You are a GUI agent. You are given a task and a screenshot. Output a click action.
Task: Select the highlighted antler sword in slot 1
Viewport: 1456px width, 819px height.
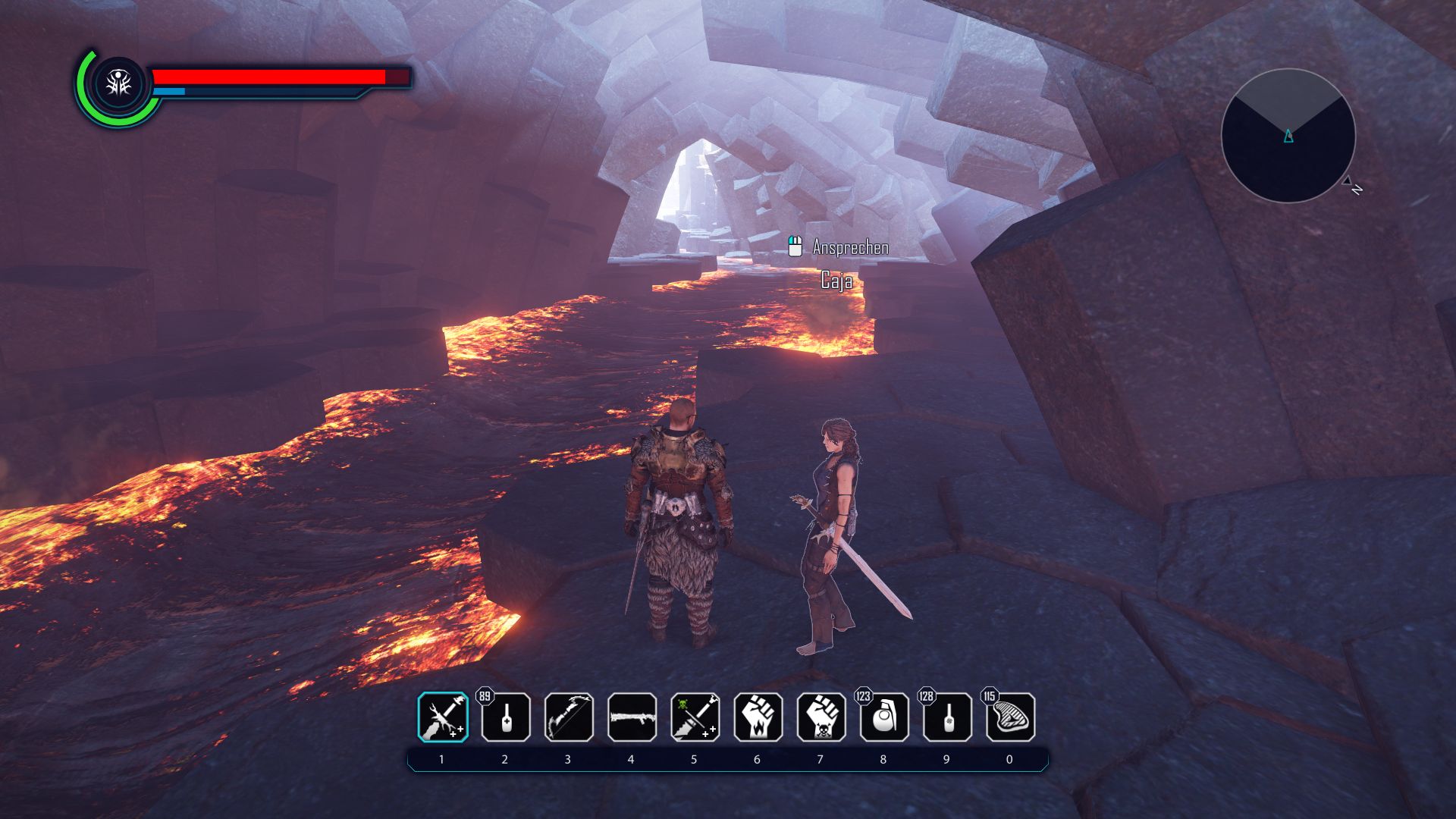click(443, 717)
